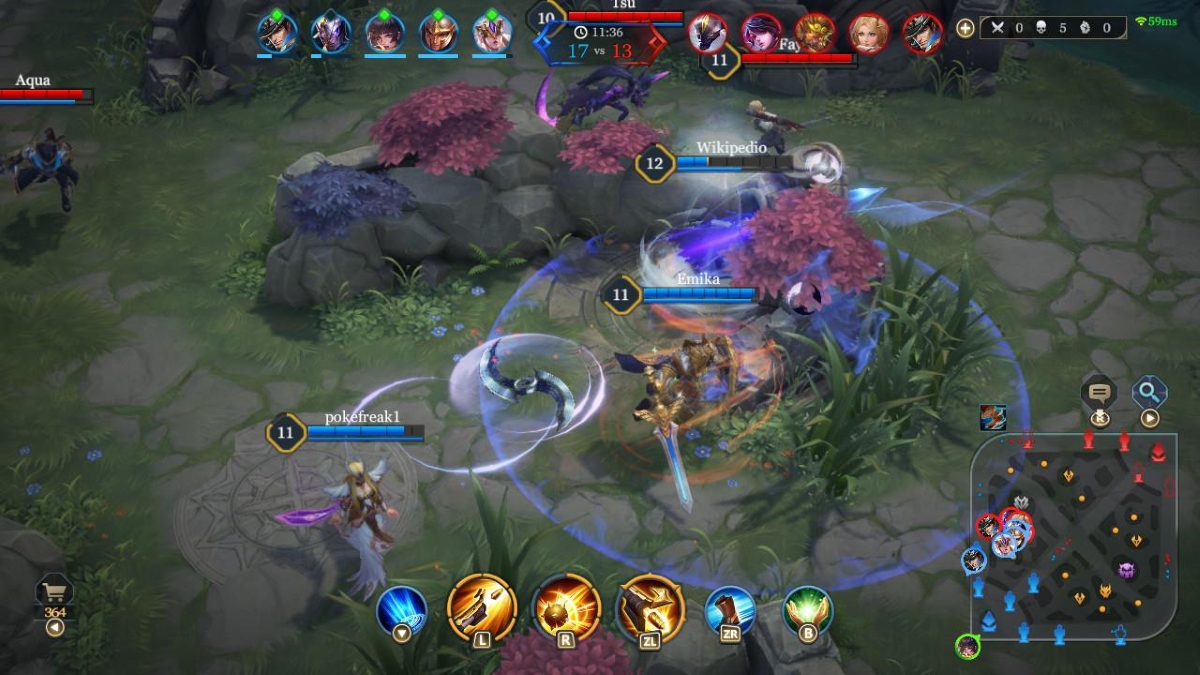Select the first blue team hero portrait
The height and width of the screenshot is (675, 1200).
277,32
